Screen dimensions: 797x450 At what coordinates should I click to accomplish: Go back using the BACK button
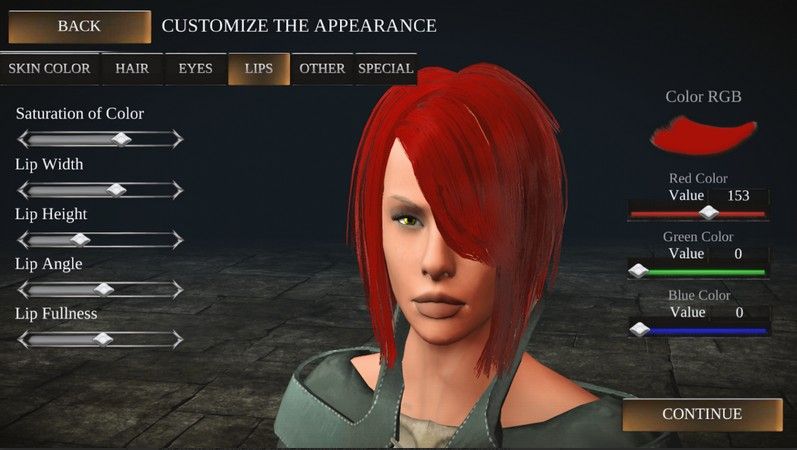(79, 26)
